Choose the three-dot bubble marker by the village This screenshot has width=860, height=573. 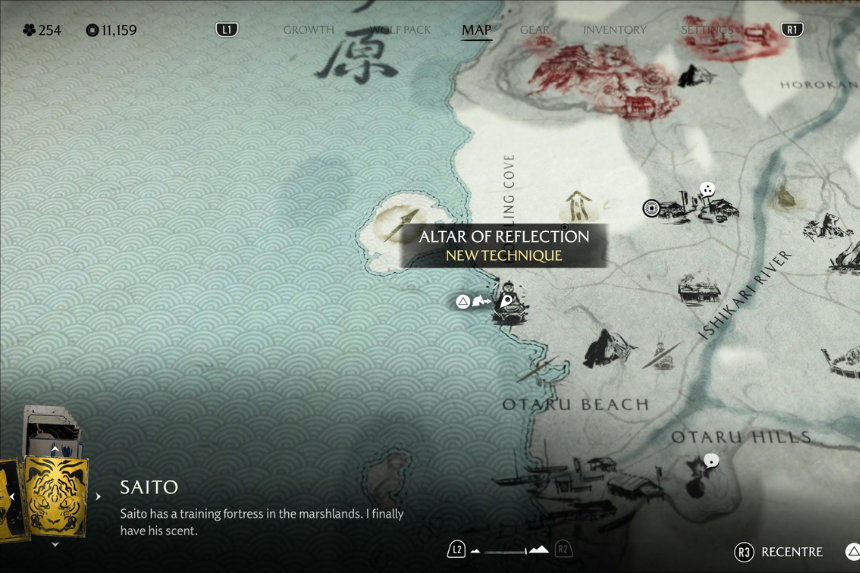[x=707, y=188]
